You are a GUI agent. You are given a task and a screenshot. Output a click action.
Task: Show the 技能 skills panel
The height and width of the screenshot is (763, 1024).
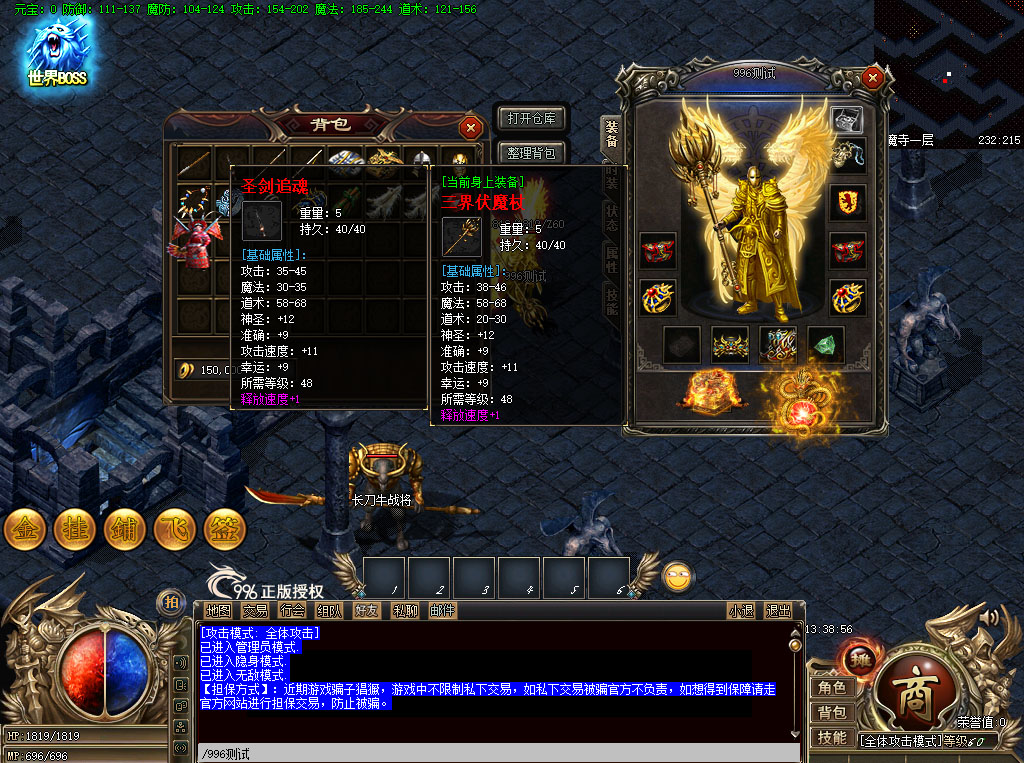coord(832,737)
